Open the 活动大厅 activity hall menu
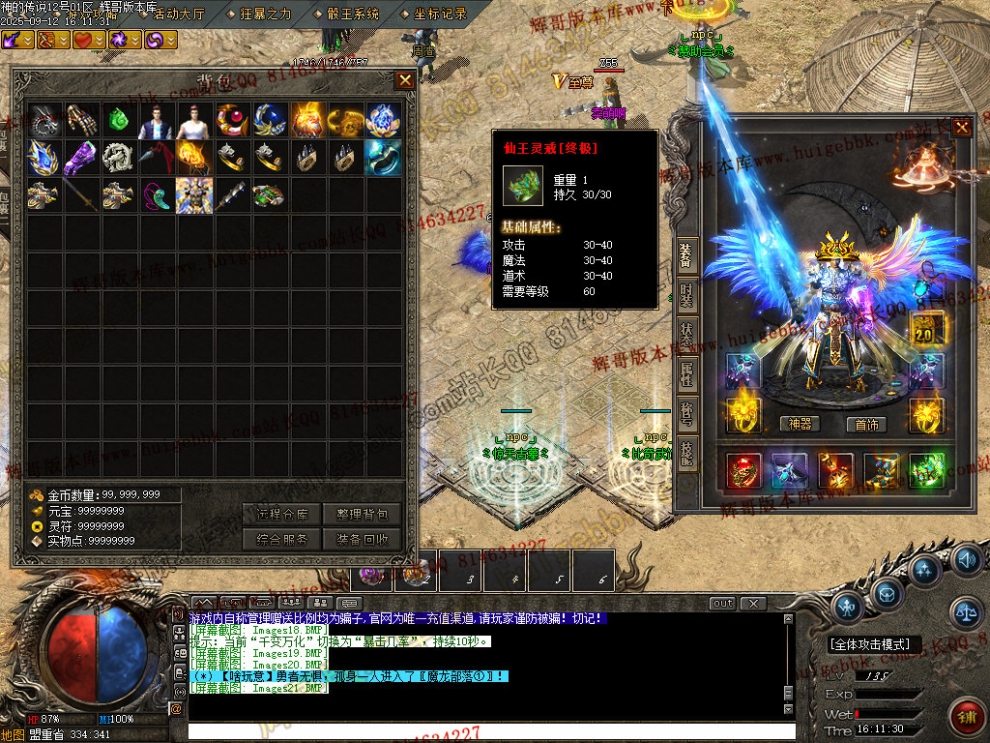 point(177,14)
